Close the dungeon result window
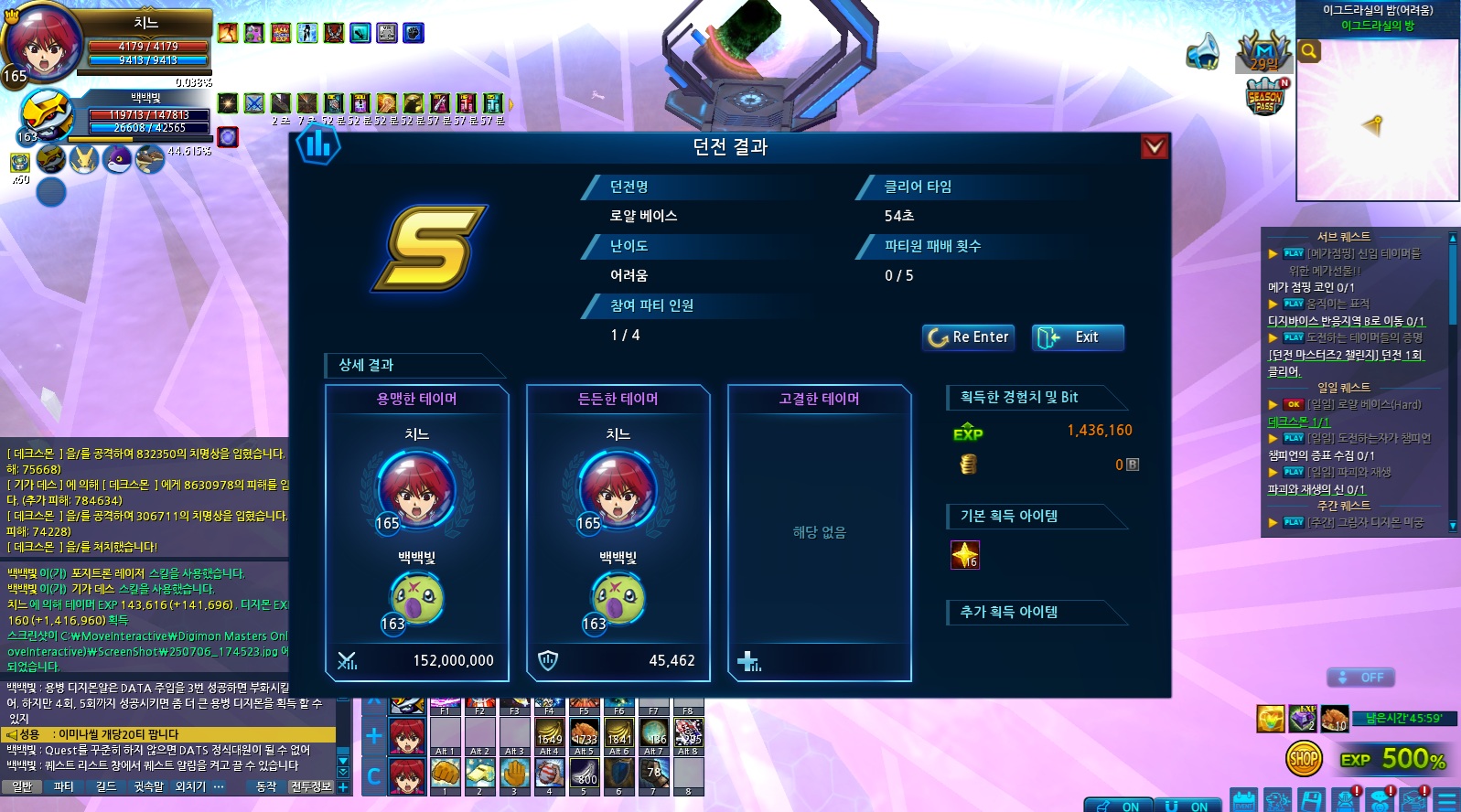Image resolution: width=1461 pixels, height=812 pixels. [1155, 146]
